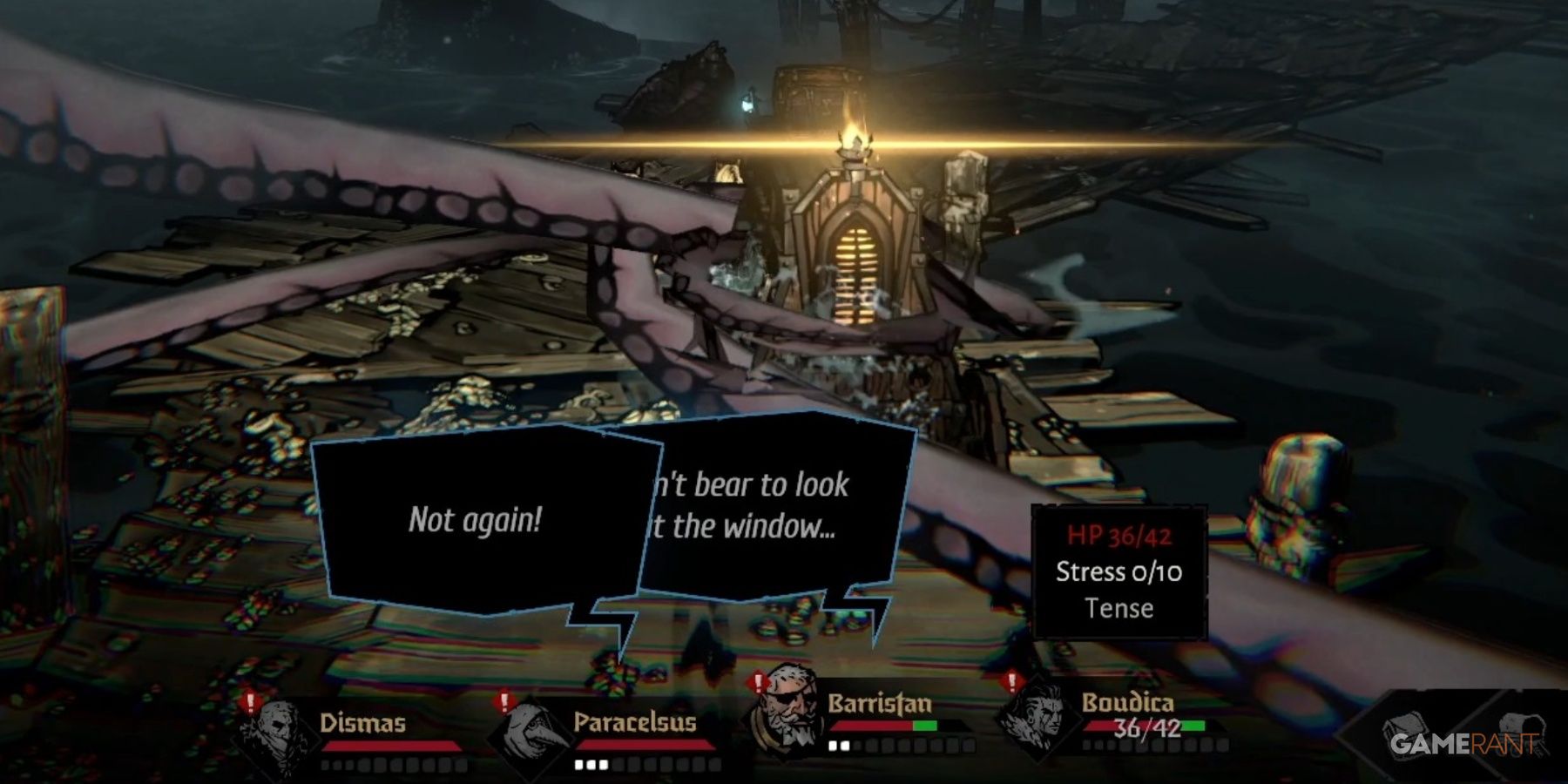Dismiss the "bear to look" speech bubble

click(775, 514)
